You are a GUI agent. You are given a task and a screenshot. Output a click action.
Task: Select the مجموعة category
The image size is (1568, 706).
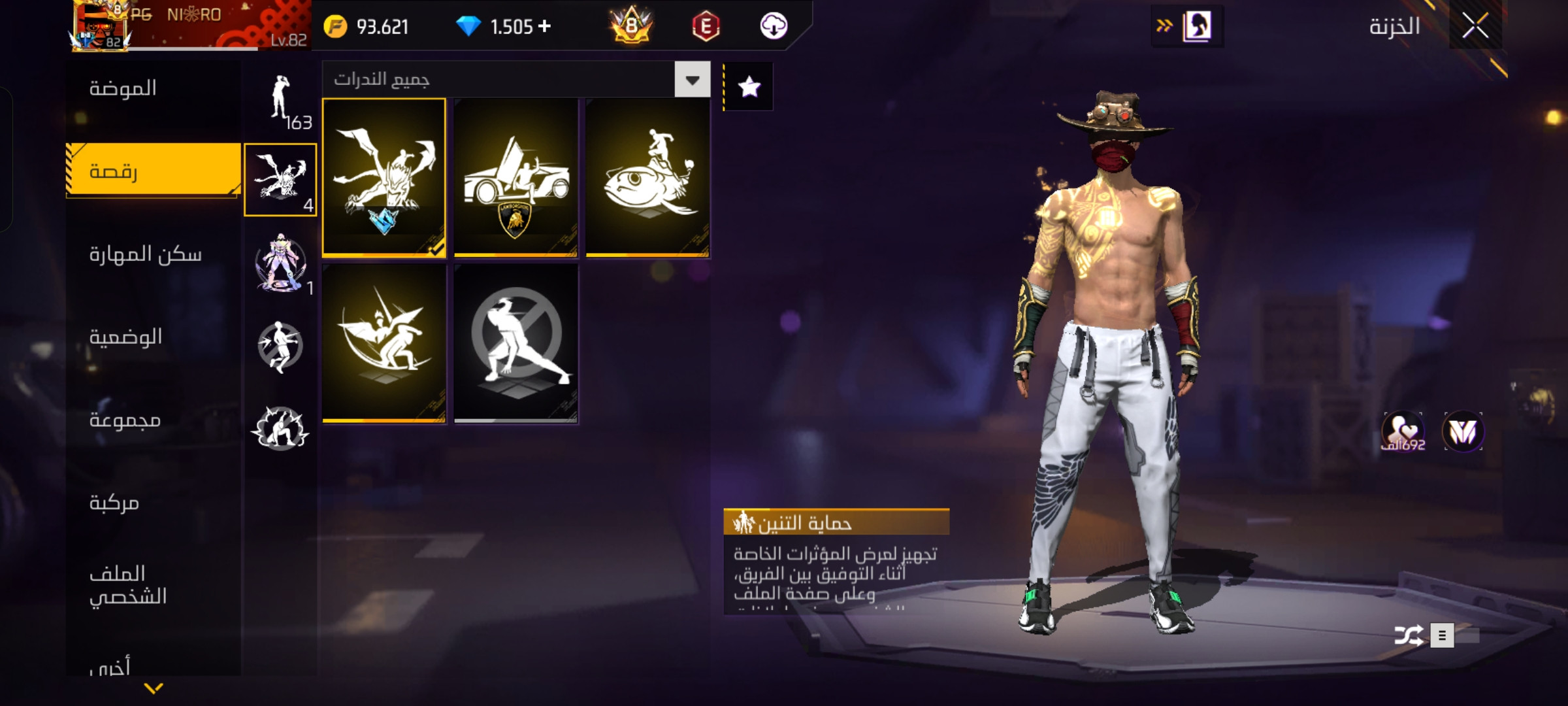point(125,420)
